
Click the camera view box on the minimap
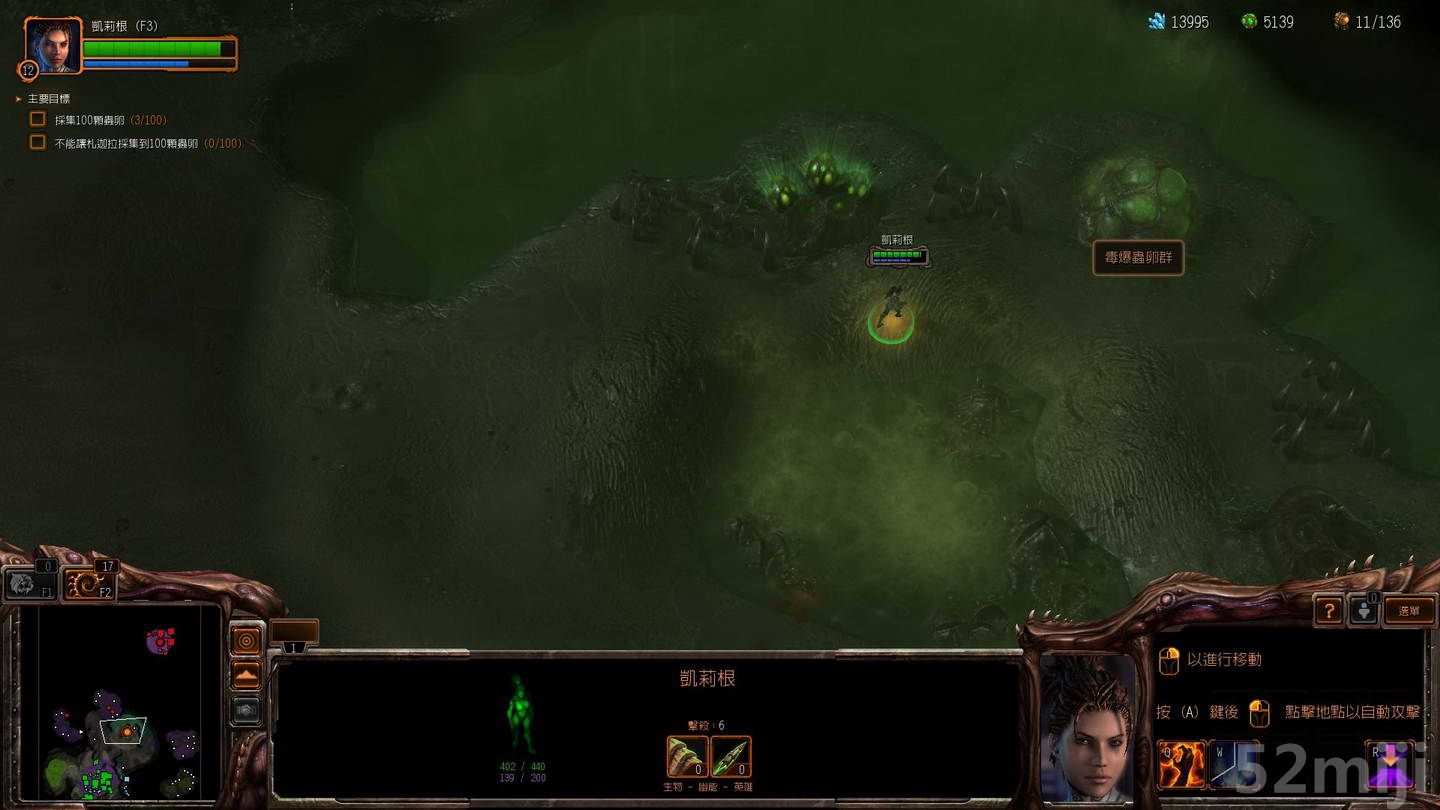(122, 730)
